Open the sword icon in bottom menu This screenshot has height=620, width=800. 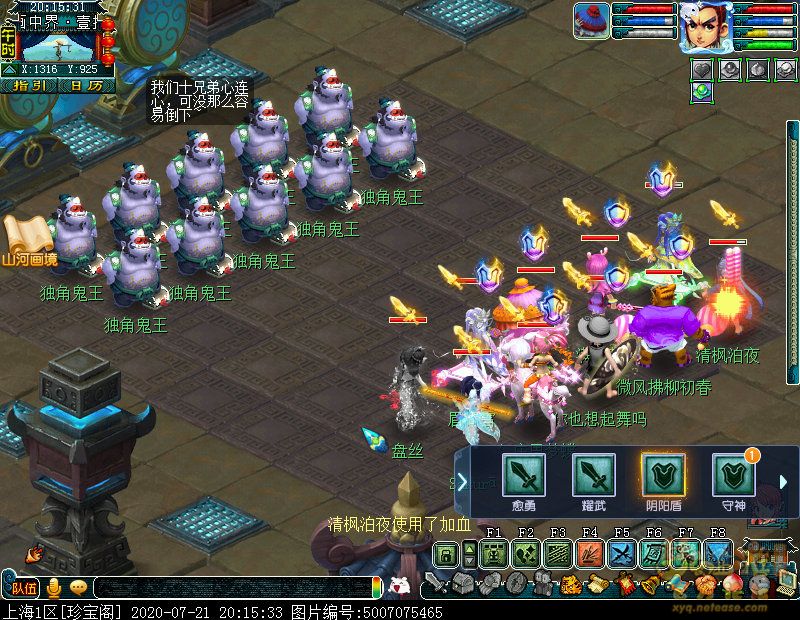[x=436, y=583]
